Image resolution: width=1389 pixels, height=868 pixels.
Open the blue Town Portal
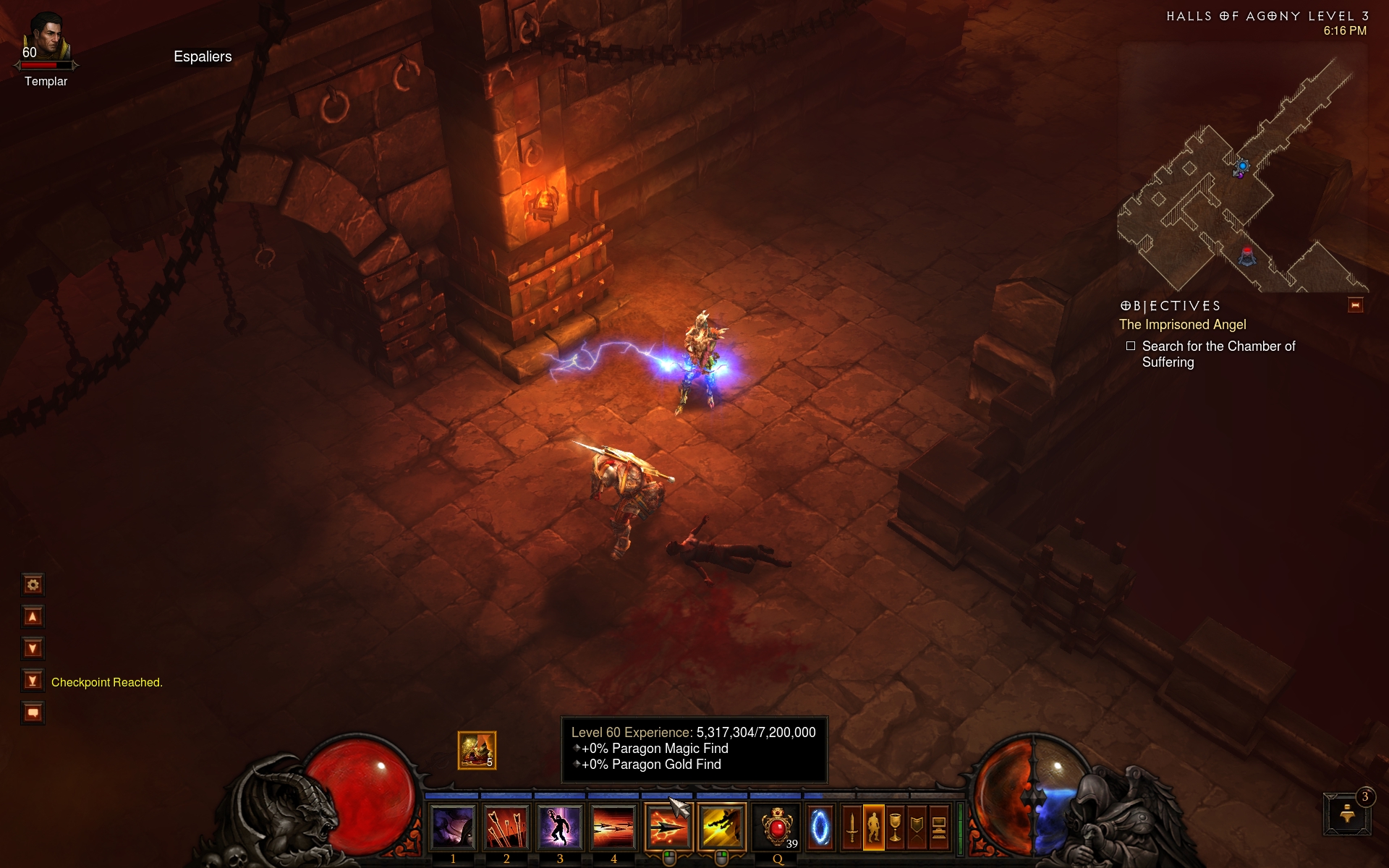point(820,827)
